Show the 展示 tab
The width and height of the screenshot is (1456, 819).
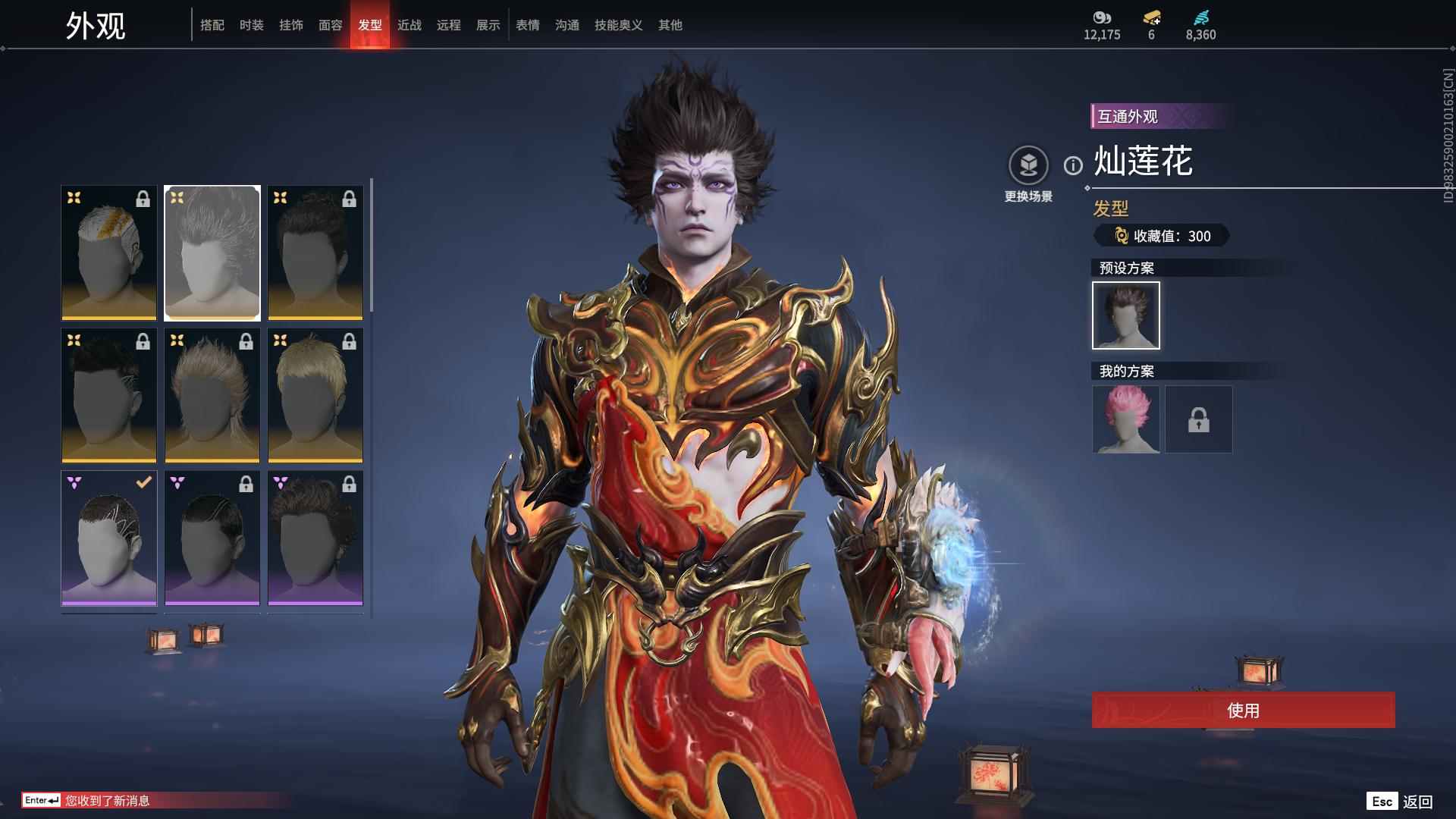[x=488, y=25]
